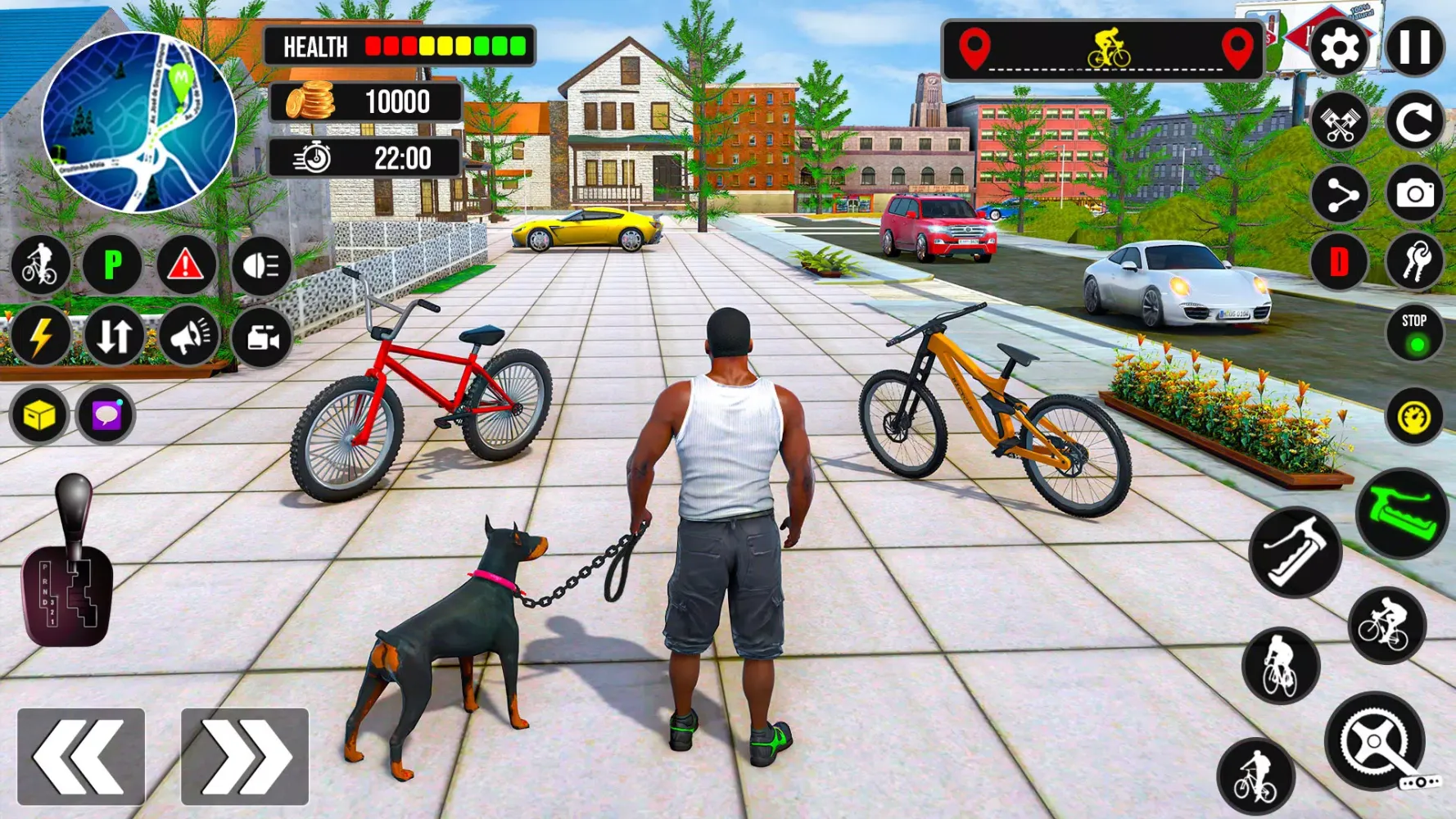Activate the nitro boost lightning icon

point(39,336)
